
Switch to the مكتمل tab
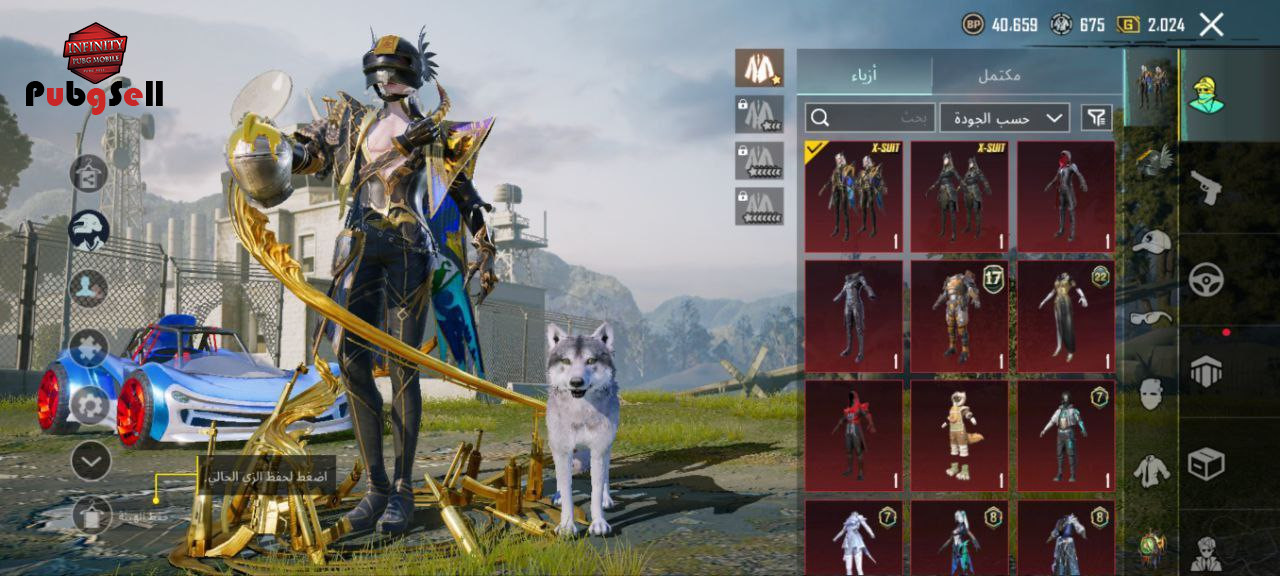coord(998,75)
